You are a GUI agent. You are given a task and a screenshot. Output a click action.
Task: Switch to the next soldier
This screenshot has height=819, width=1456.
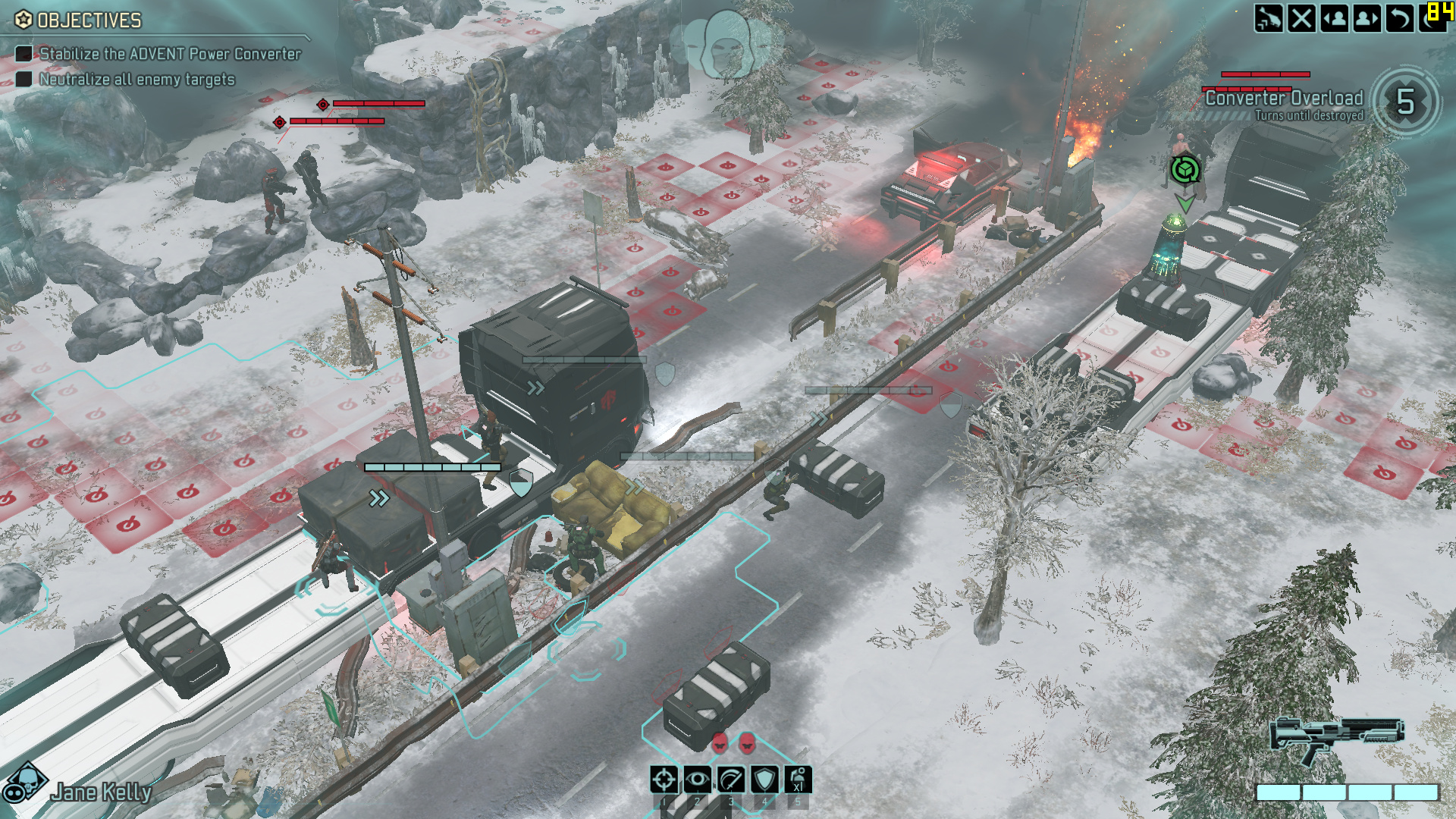click(x=1367, y=18)
